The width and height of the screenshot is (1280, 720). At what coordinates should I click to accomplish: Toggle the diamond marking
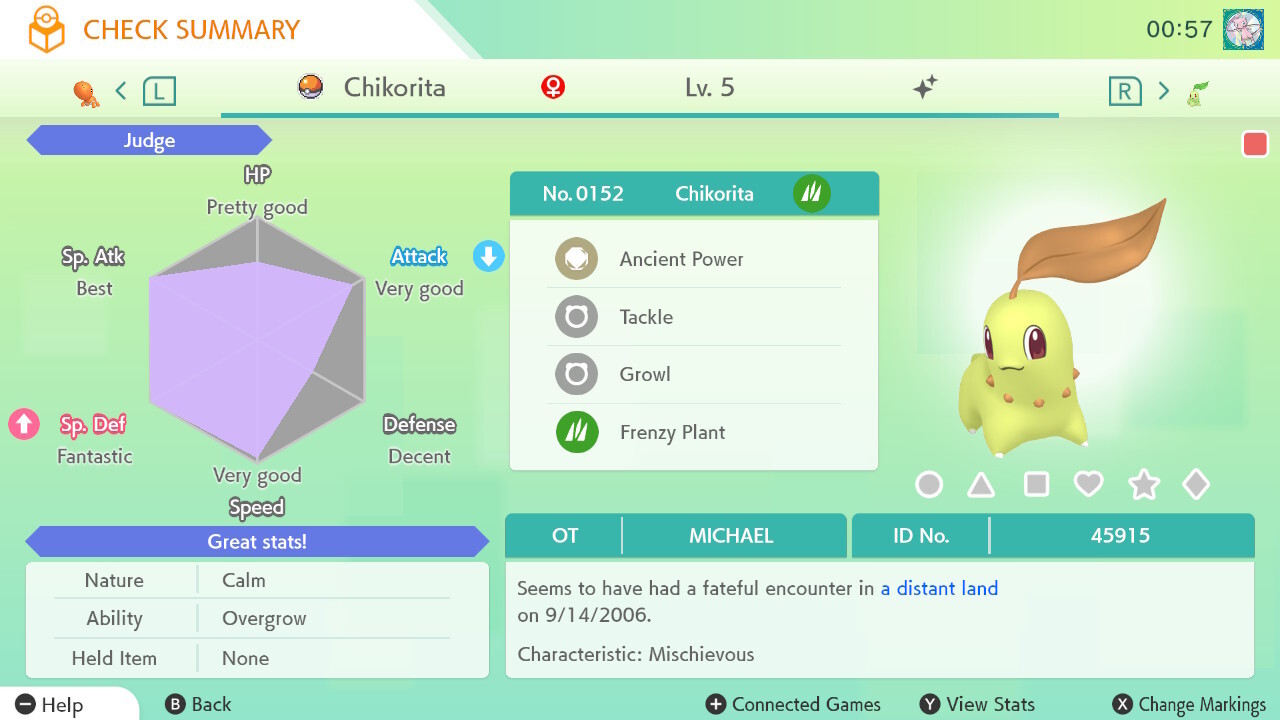click(x=1196, y=485)
